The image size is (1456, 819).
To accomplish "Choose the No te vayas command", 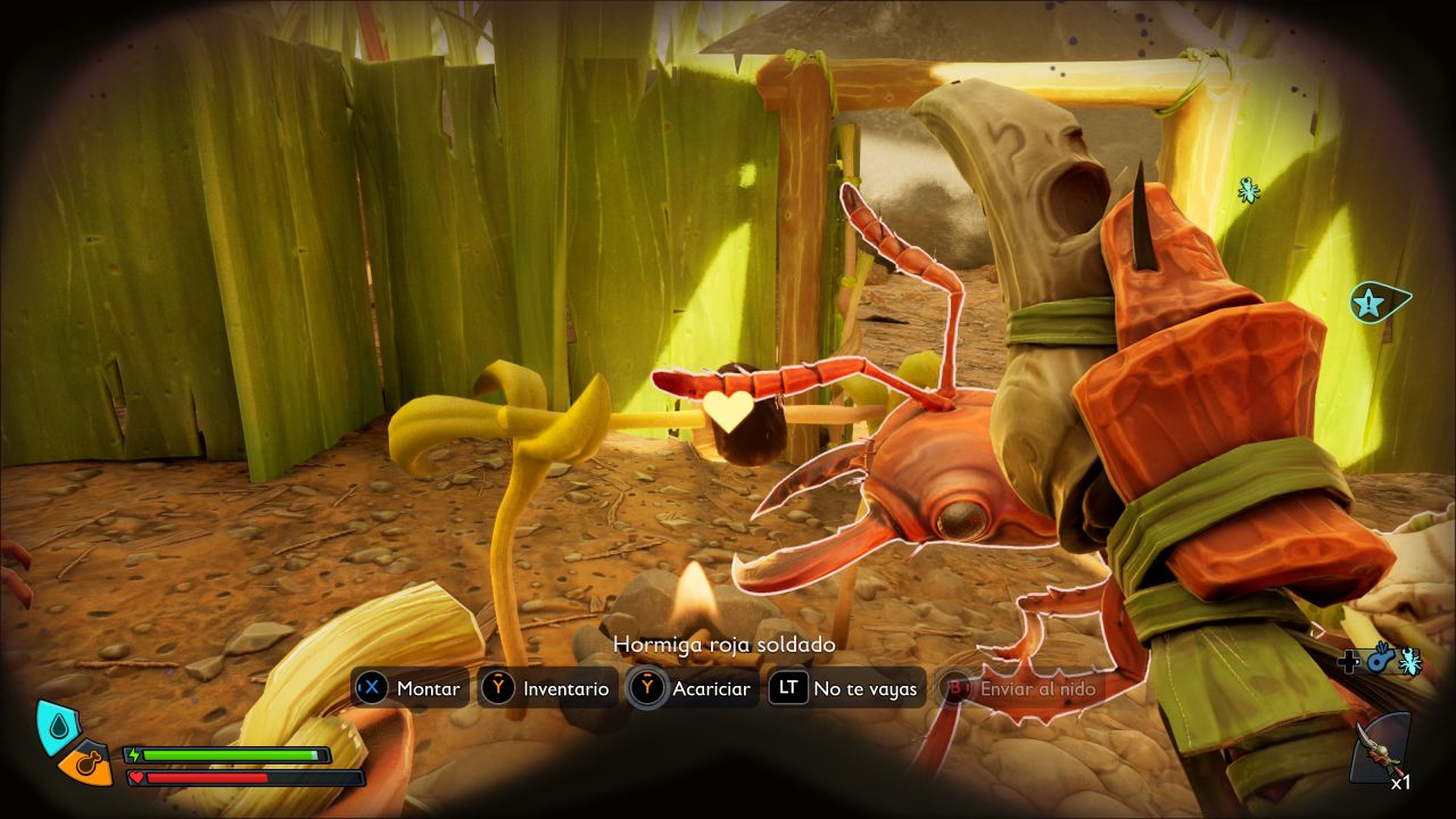I will coord(846,688).
